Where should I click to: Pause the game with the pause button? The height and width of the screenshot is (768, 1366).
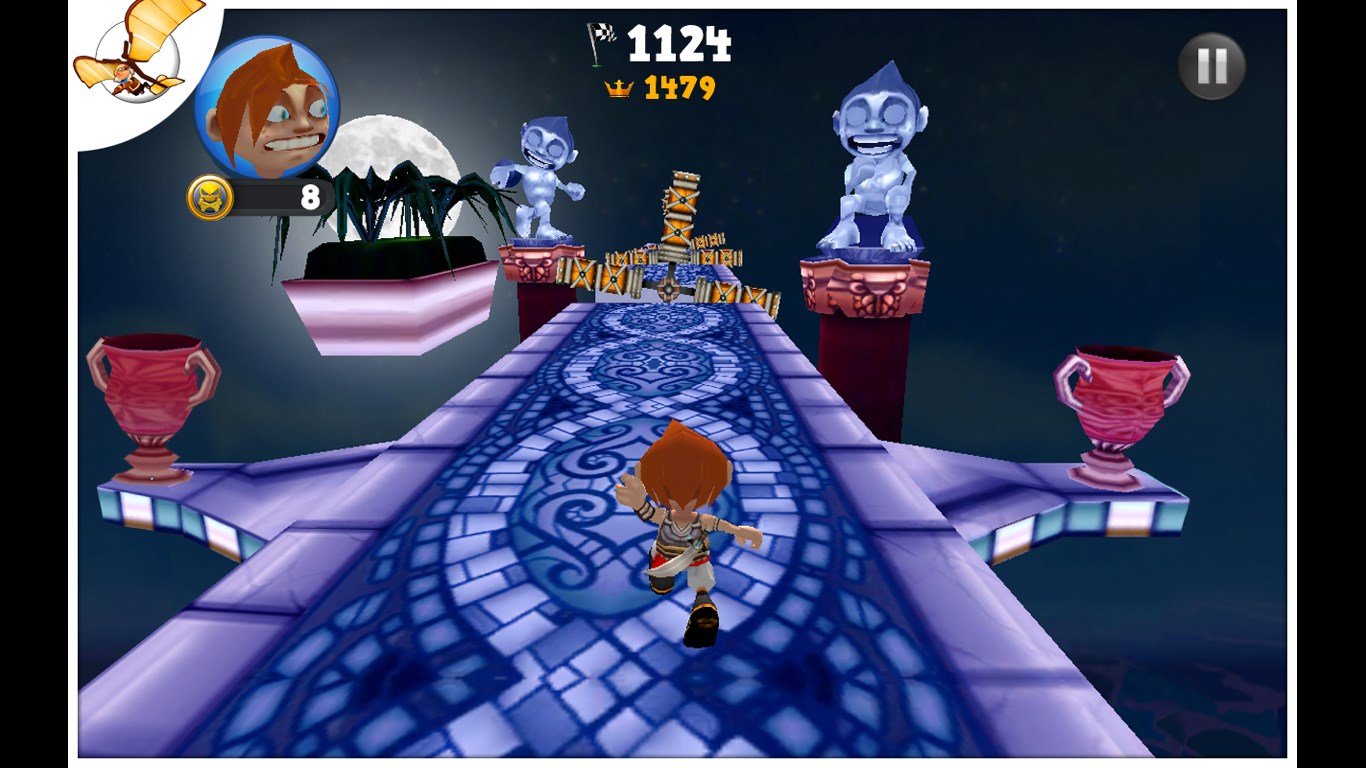point(1211,67)
